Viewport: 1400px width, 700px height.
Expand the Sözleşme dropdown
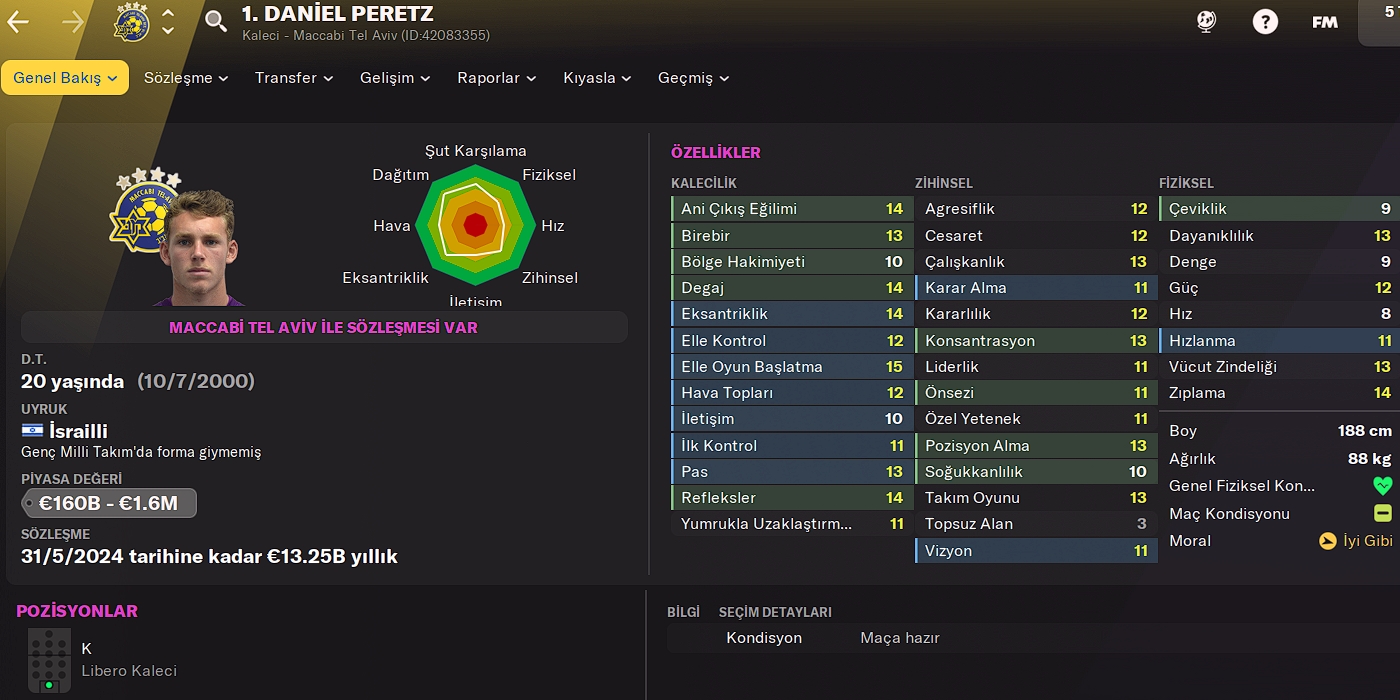coord(186,78)
